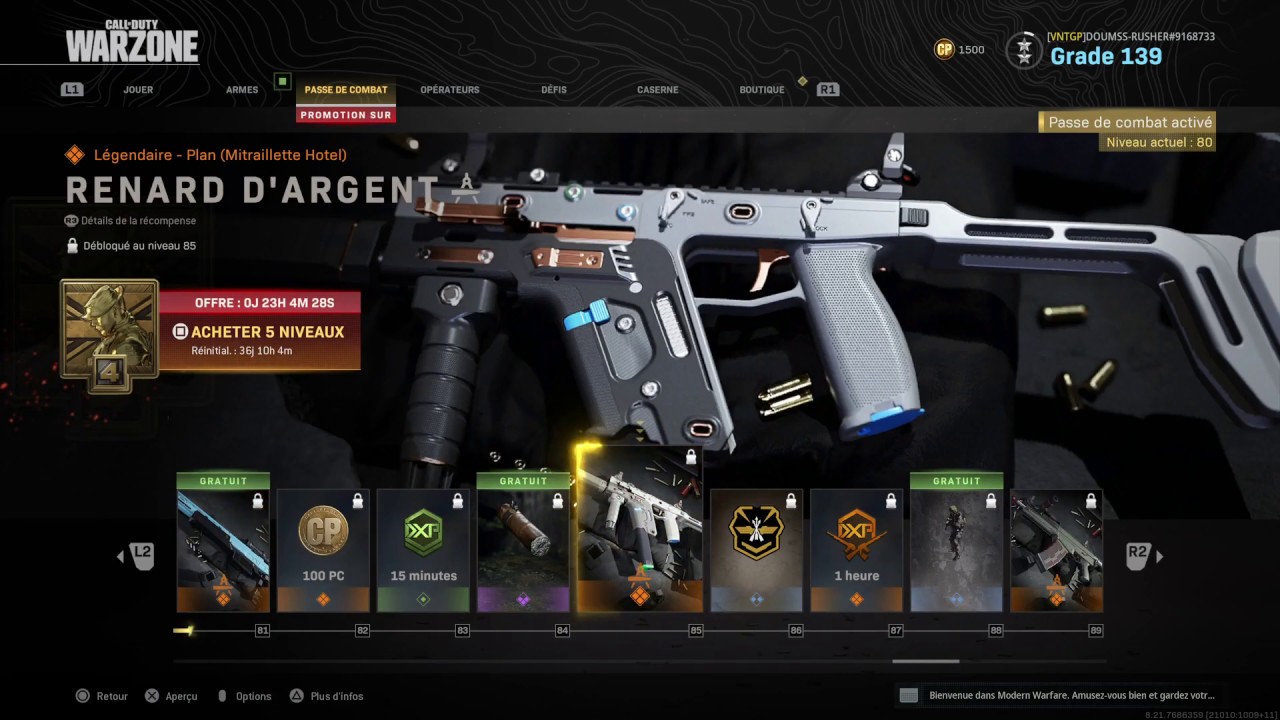
Task: Select the 100 PC reward tile
Action: pos(323,550)
